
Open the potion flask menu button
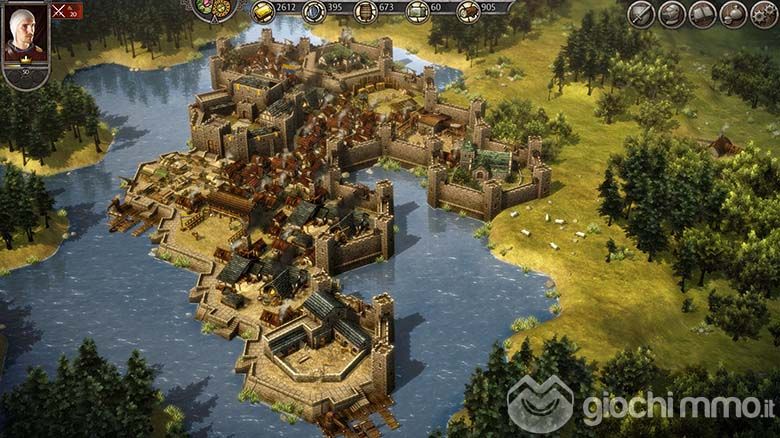coord(734,14)
